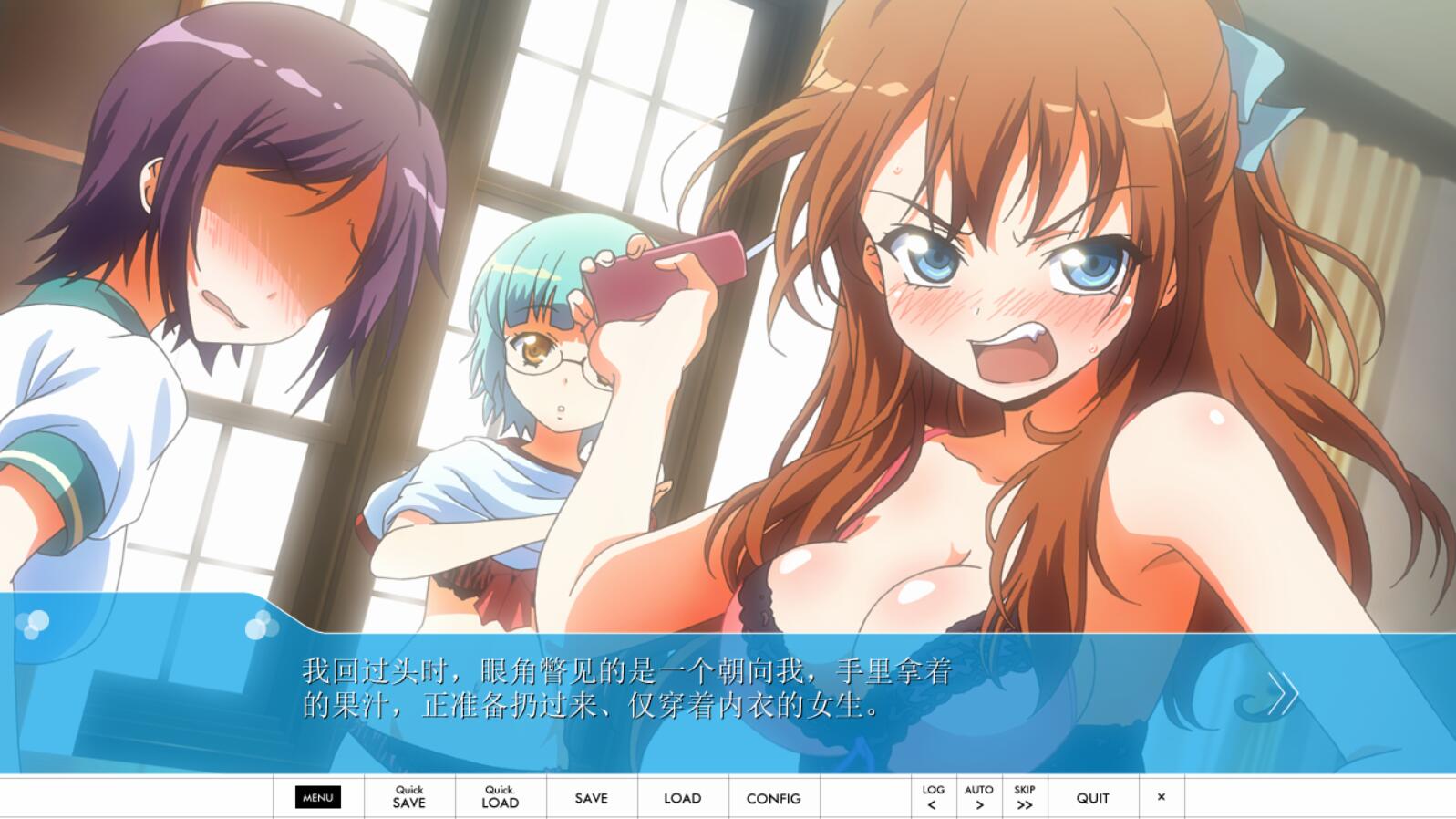
Task: Activate SKIP mode
Action: coord(1025,797)
